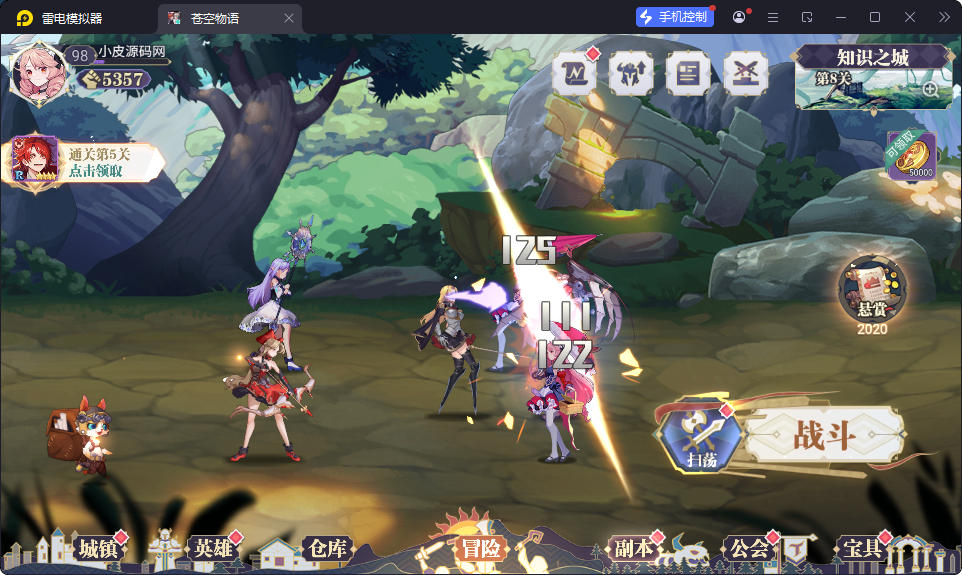This screenshot has width=962, height=575.
Task: Switch to the 宝具 treasures tab
Action: tap(862, 548)
